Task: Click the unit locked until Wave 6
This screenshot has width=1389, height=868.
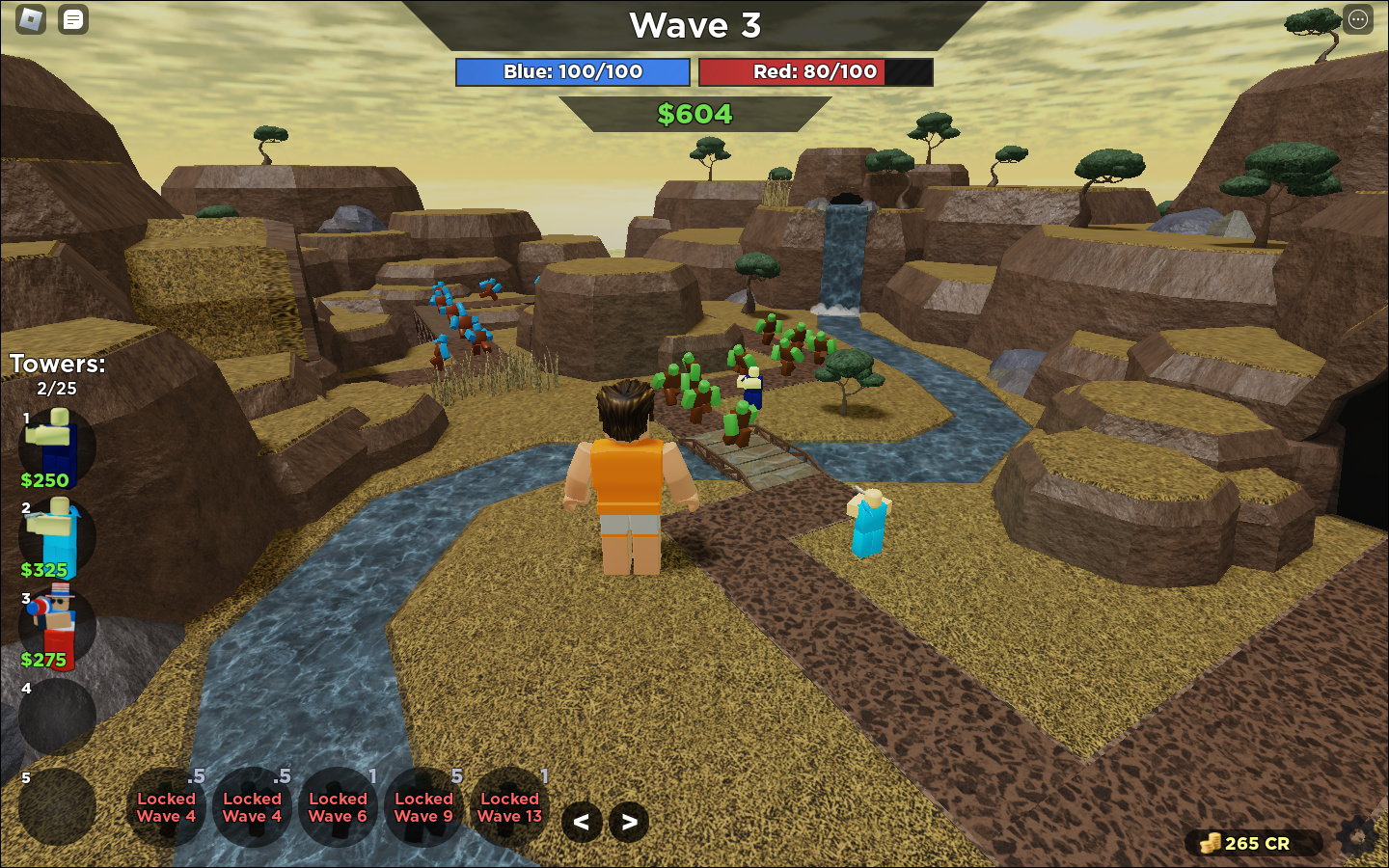Action: point(338,807)
